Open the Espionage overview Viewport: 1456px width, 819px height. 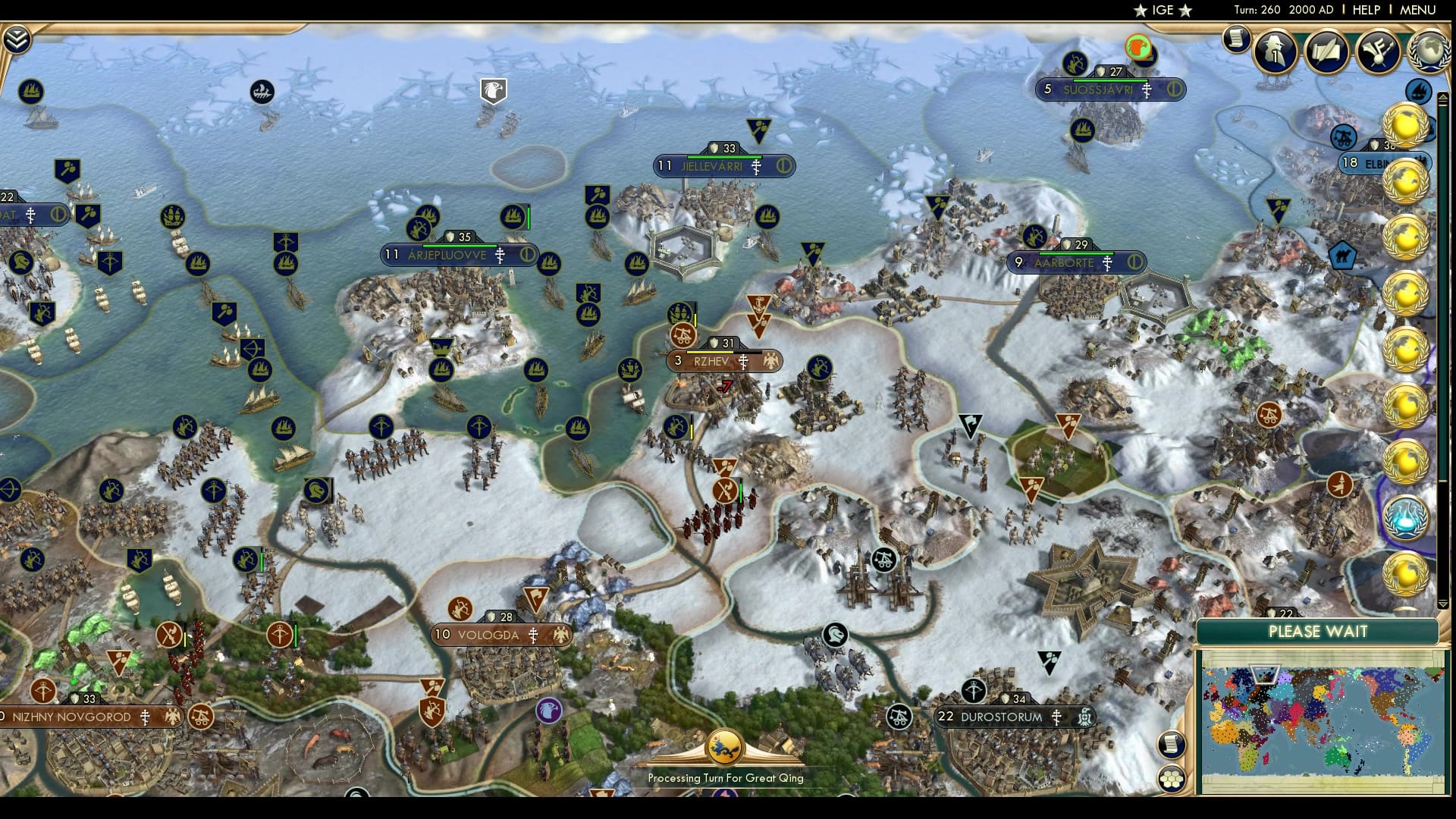(1274, 52)
